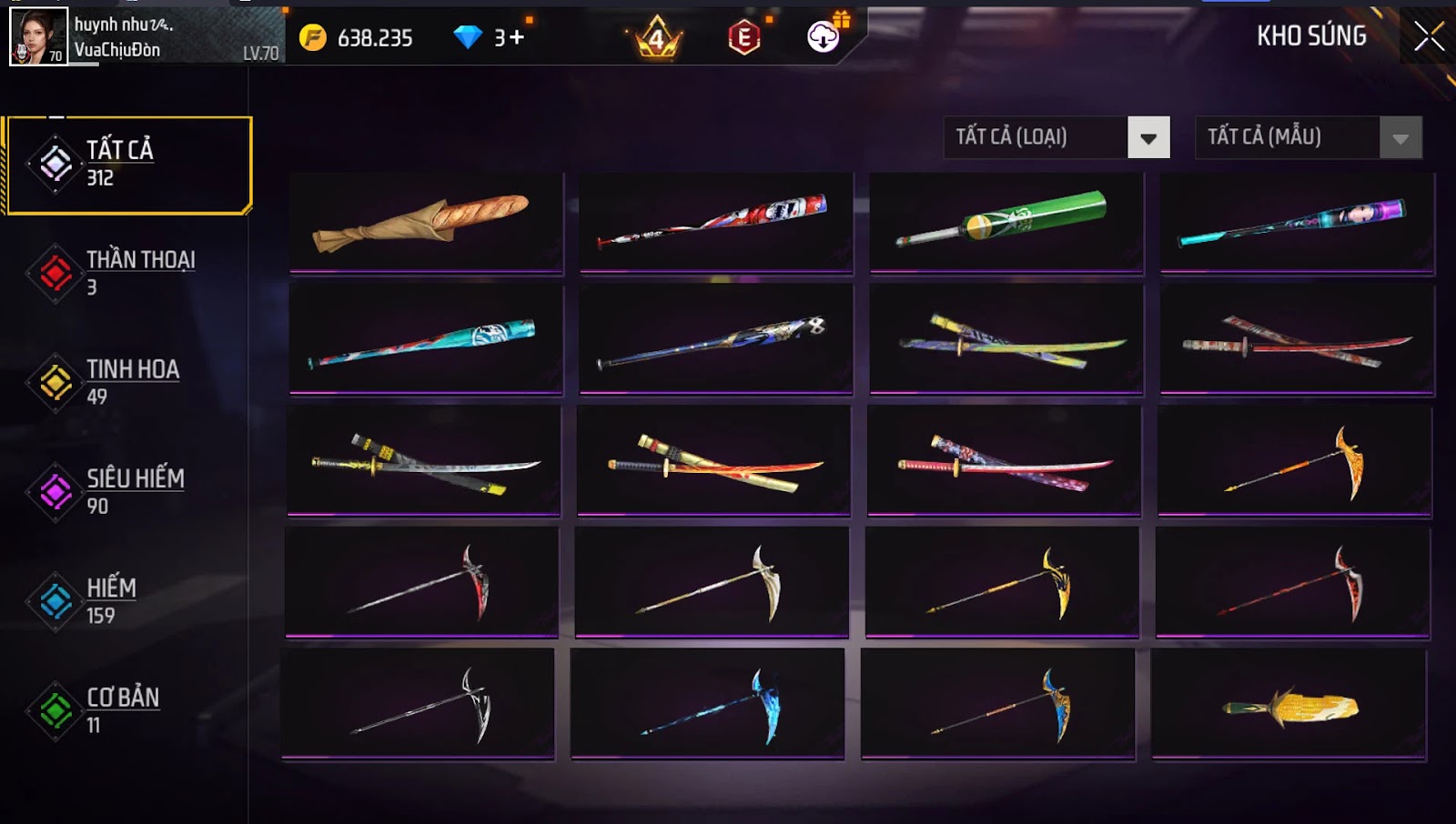Click the red E hexagon badge
Screen dimensions: 1456x824
(x=743, y=38)
